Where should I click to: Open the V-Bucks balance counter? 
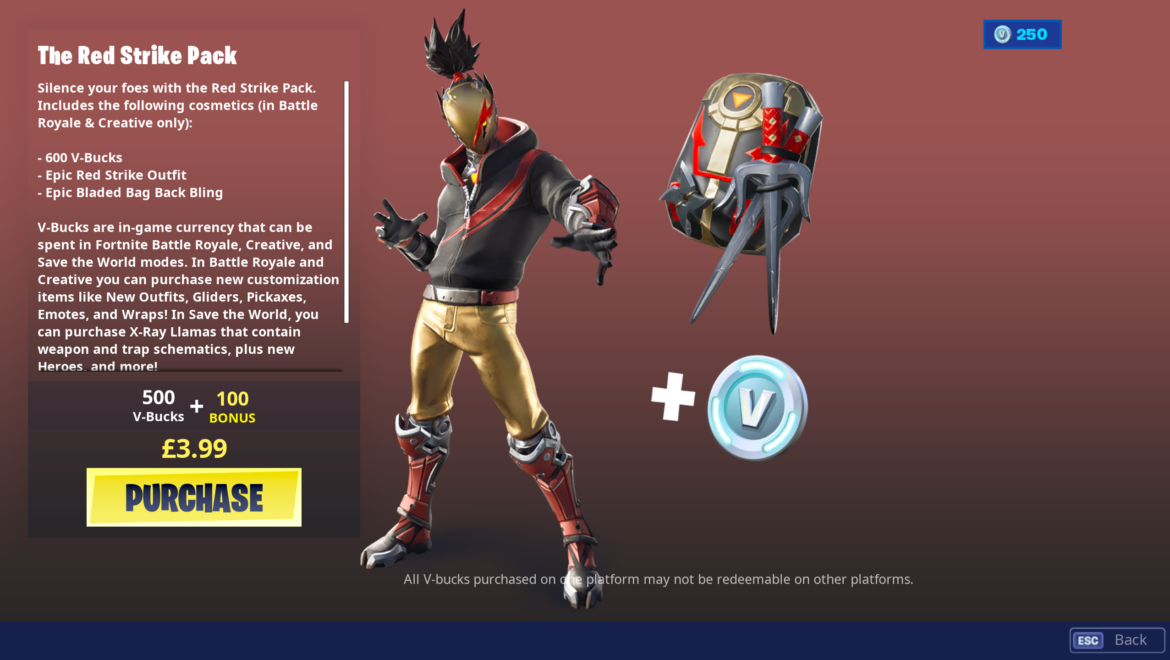[x=1022, y=35]
